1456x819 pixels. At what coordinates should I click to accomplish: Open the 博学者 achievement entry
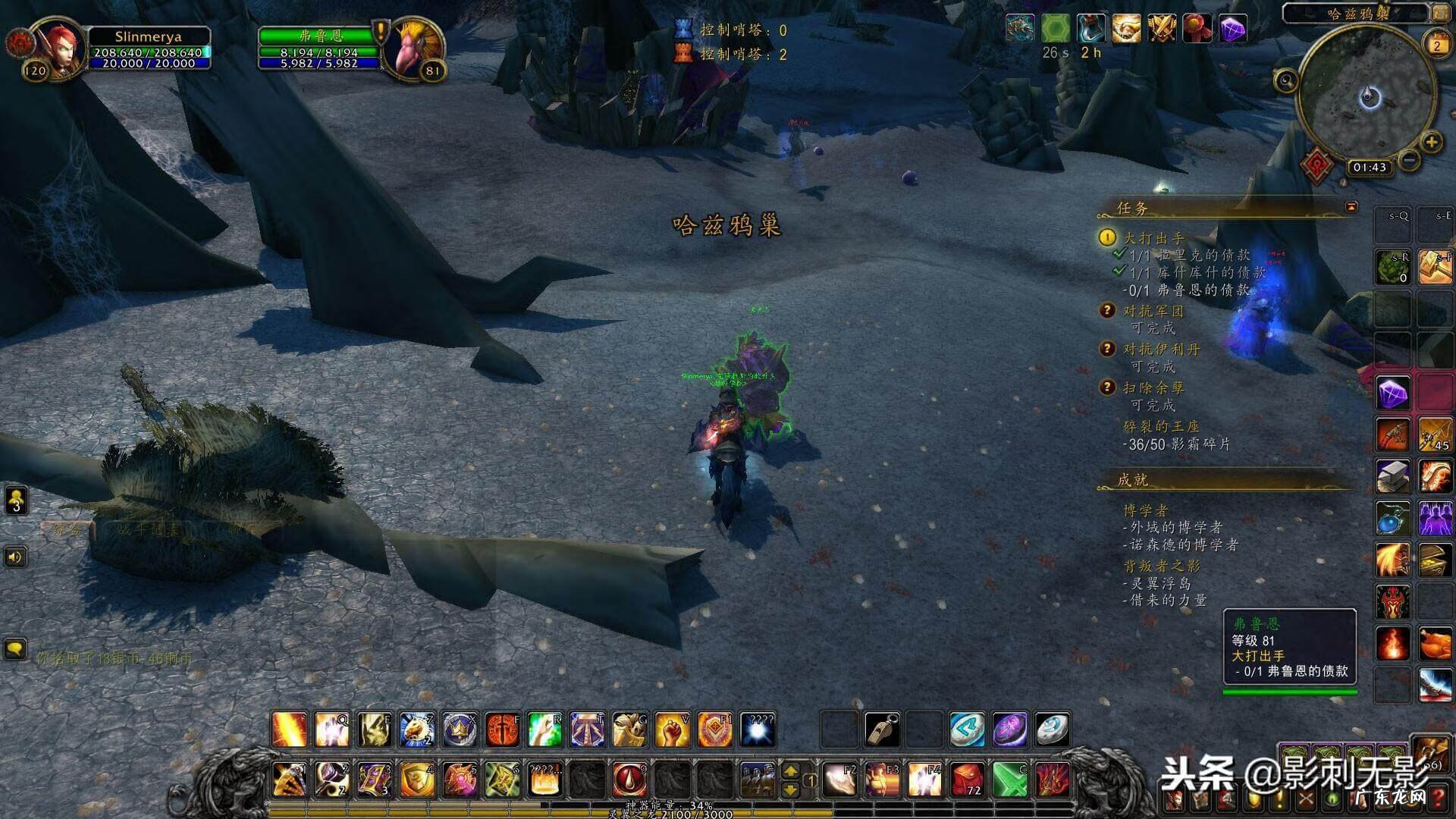pyautogui.click(x=1145, y=510)
